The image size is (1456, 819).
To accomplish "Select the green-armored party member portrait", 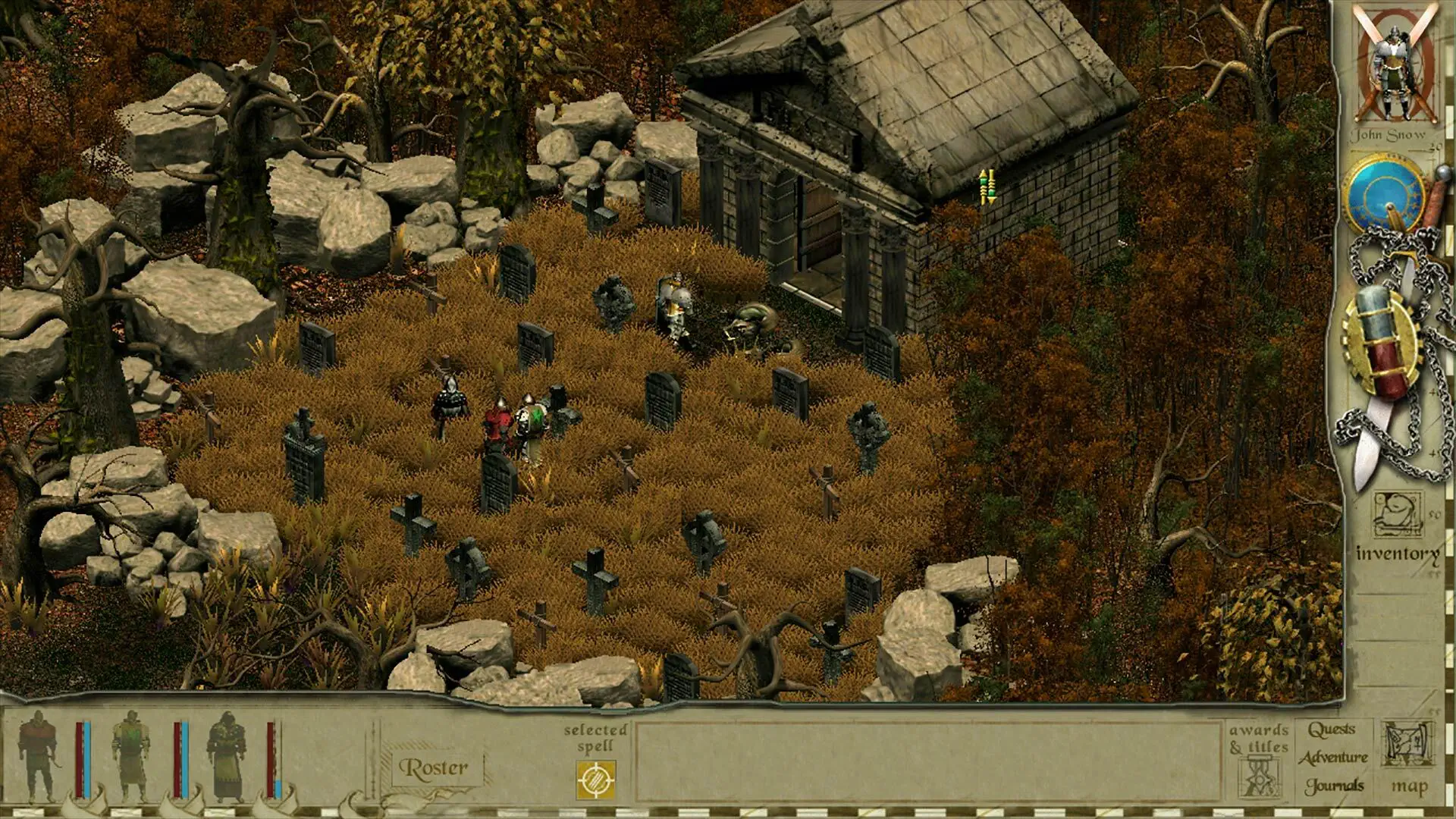I will (130, 756).
